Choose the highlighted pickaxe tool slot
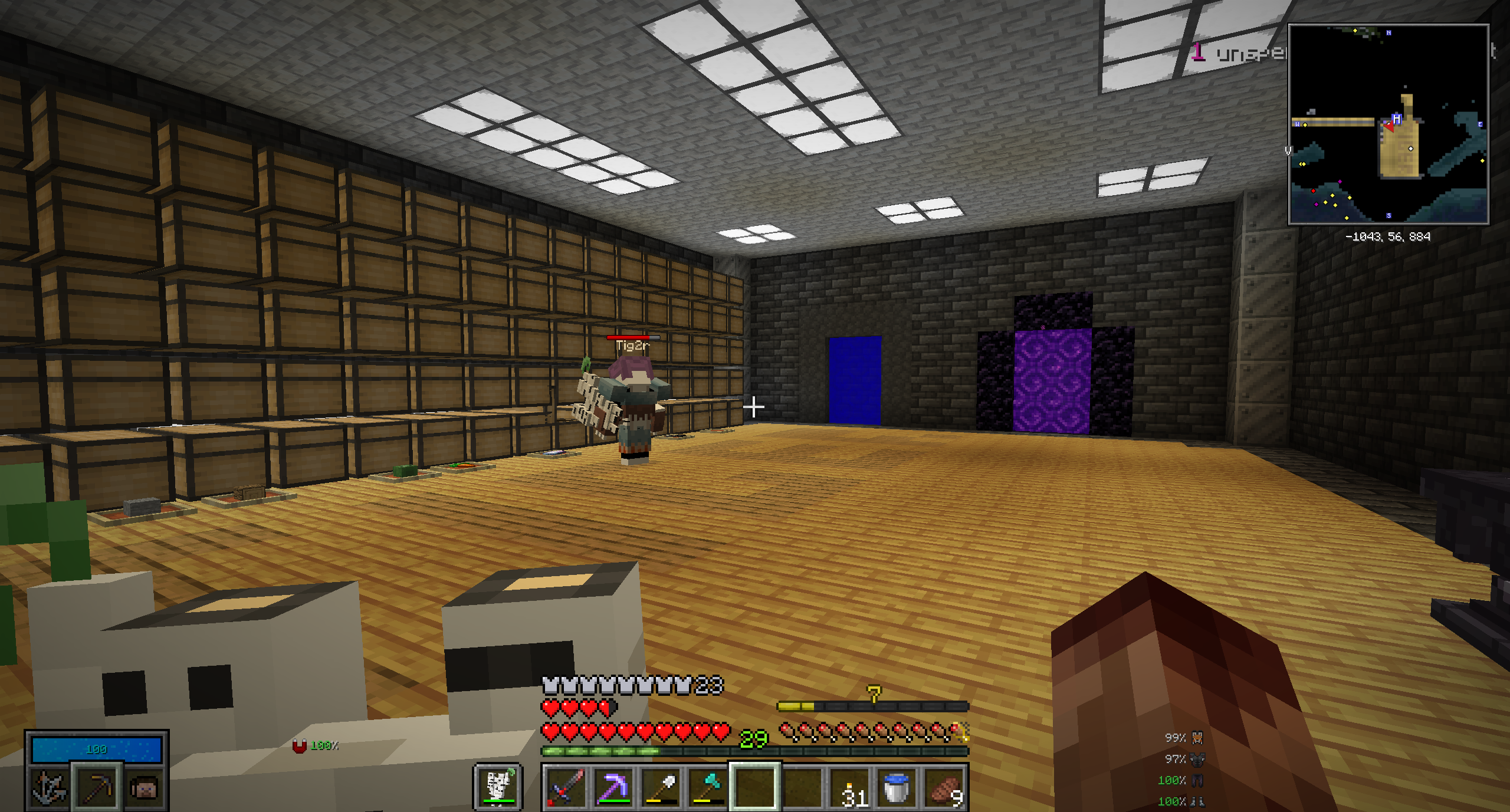1510x812 pixels. pyautogui.click(x=97, y=787)
